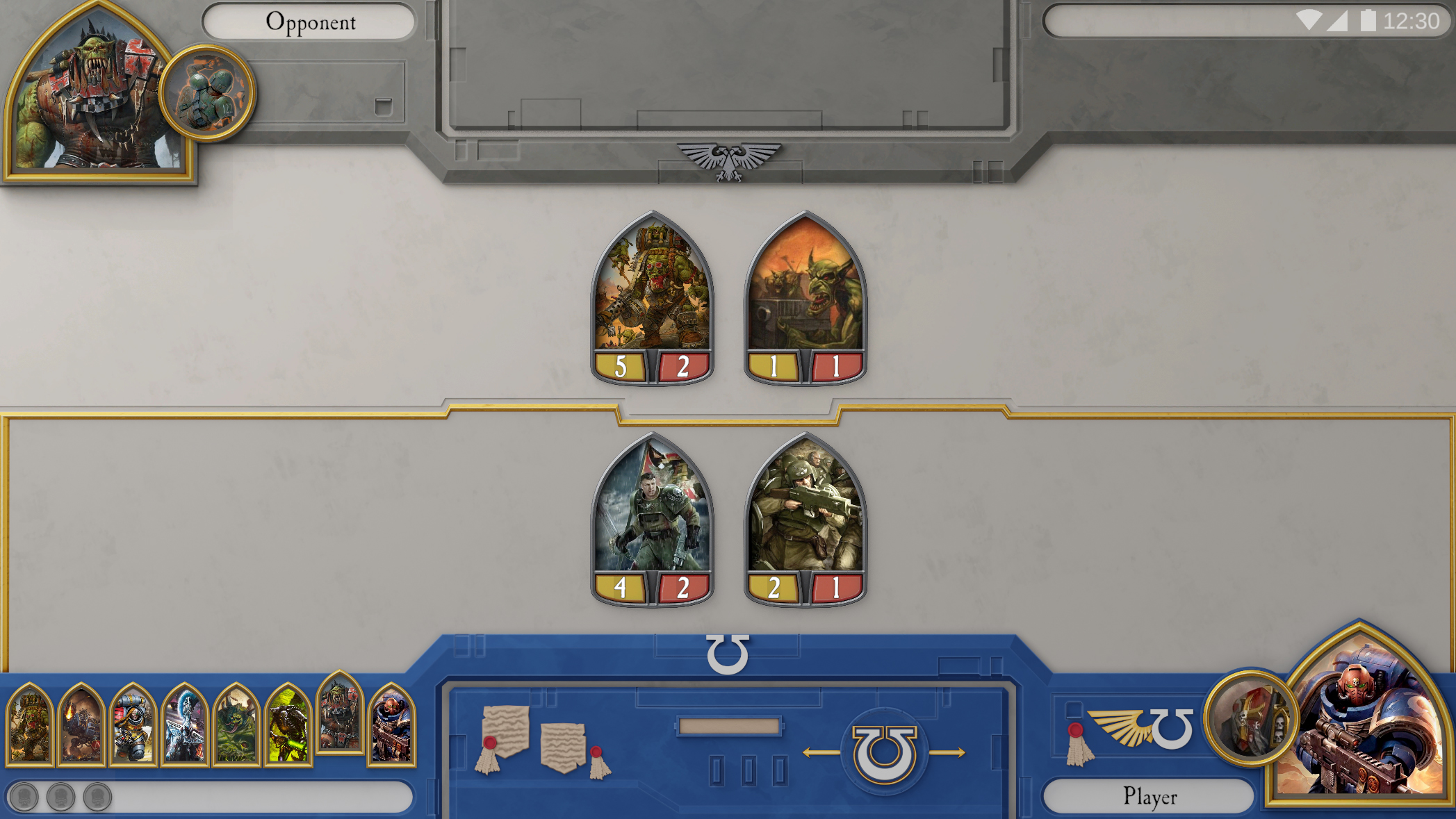Select the blue Space Marine card in hand
This screenshot has width=1456, height=819.
point(391,725)
